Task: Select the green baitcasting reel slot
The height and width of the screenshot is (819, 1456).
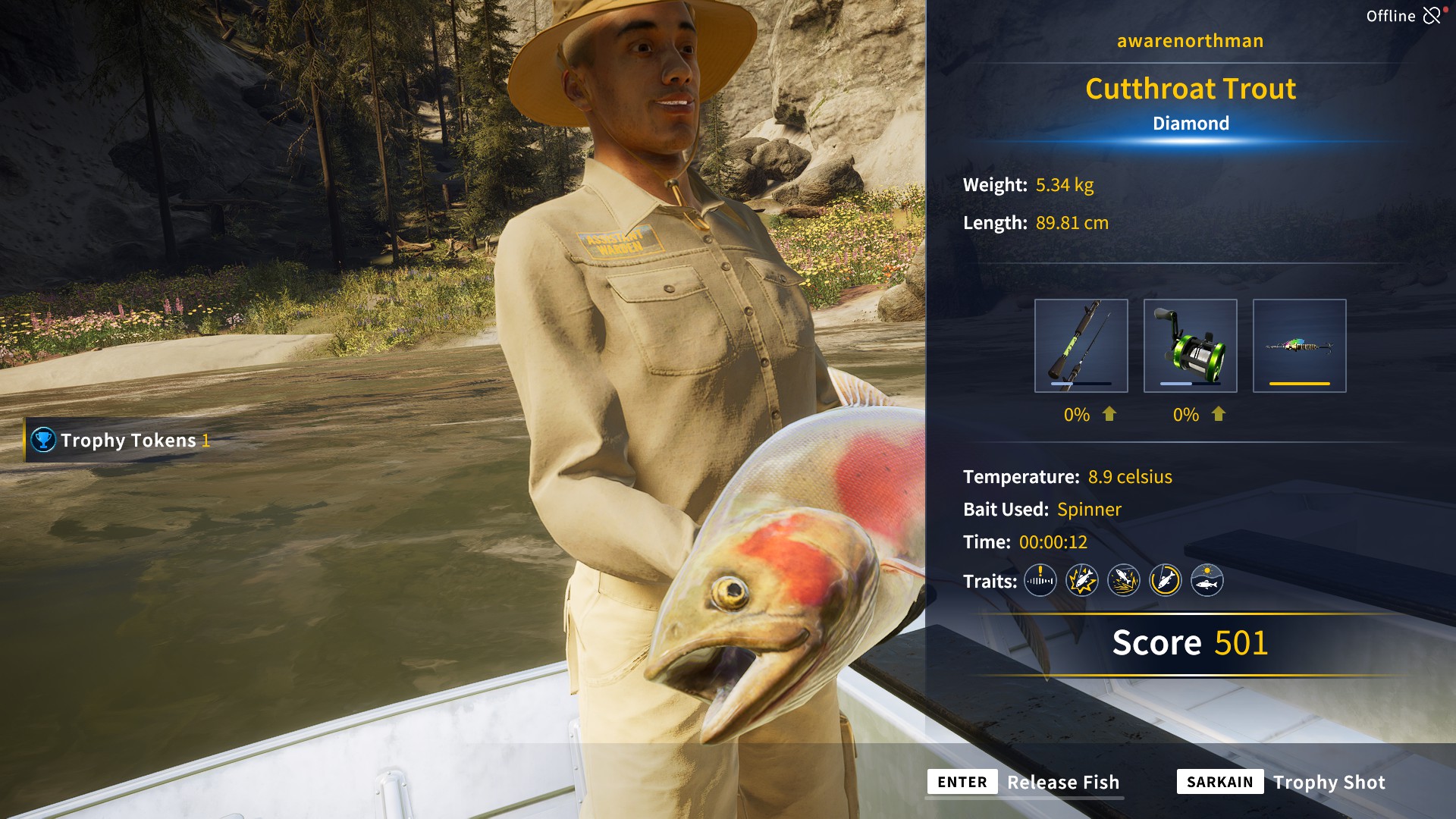Action: (x=1190, y=346)
